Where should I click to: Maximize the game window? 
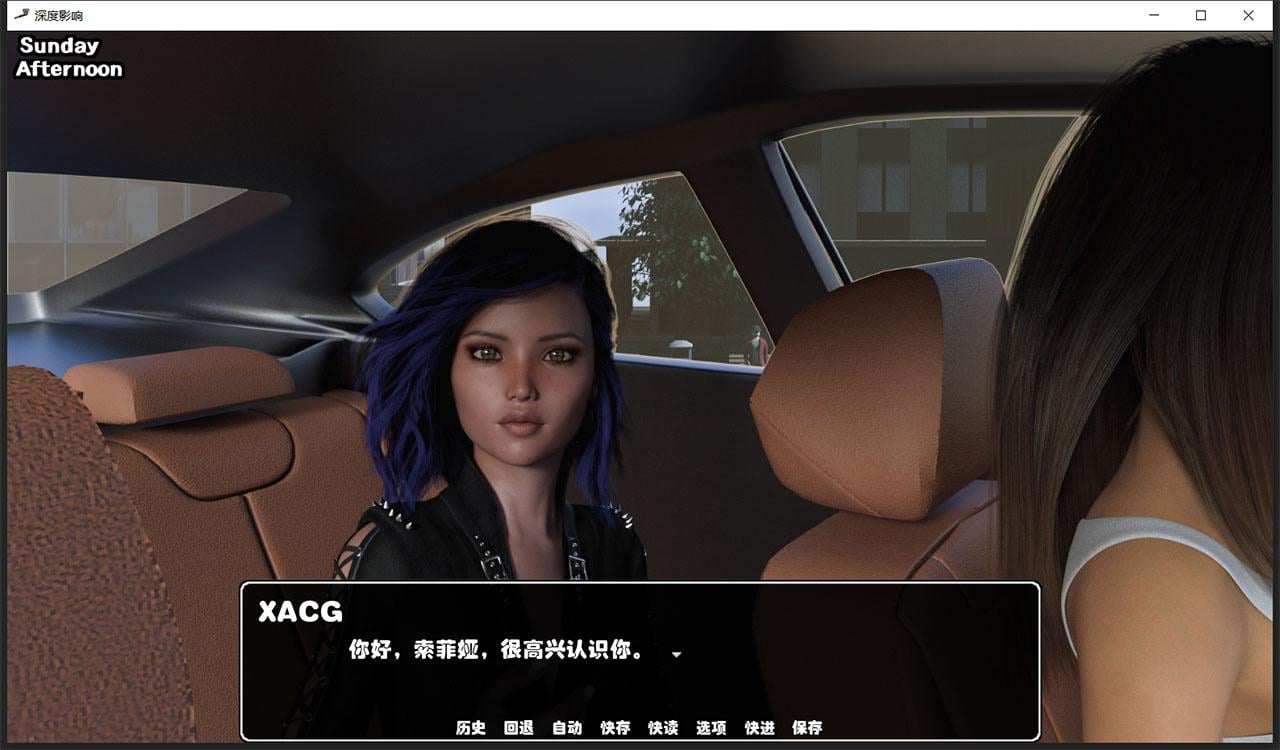1199,15
